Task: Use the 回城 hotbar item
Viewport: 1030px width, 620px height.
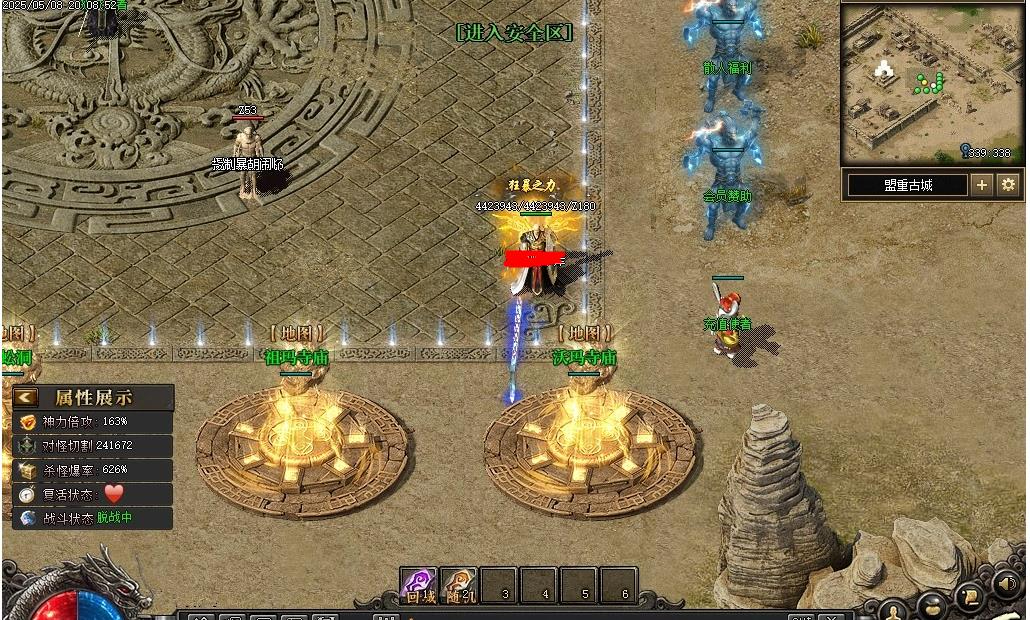Action: [x=419, y=586]
